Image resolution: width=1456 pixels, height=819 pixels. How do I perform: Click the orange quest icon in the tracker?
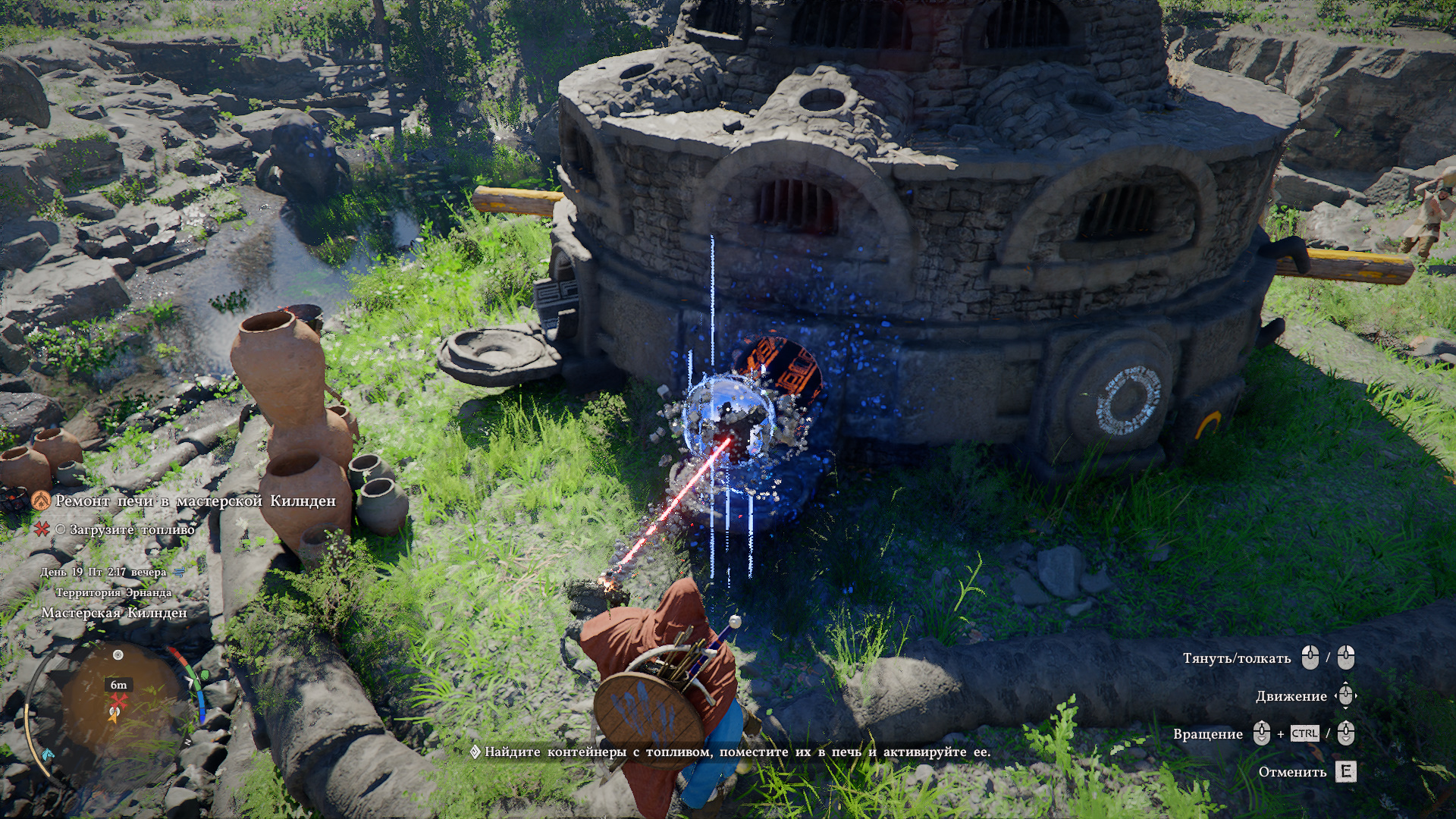41,500
